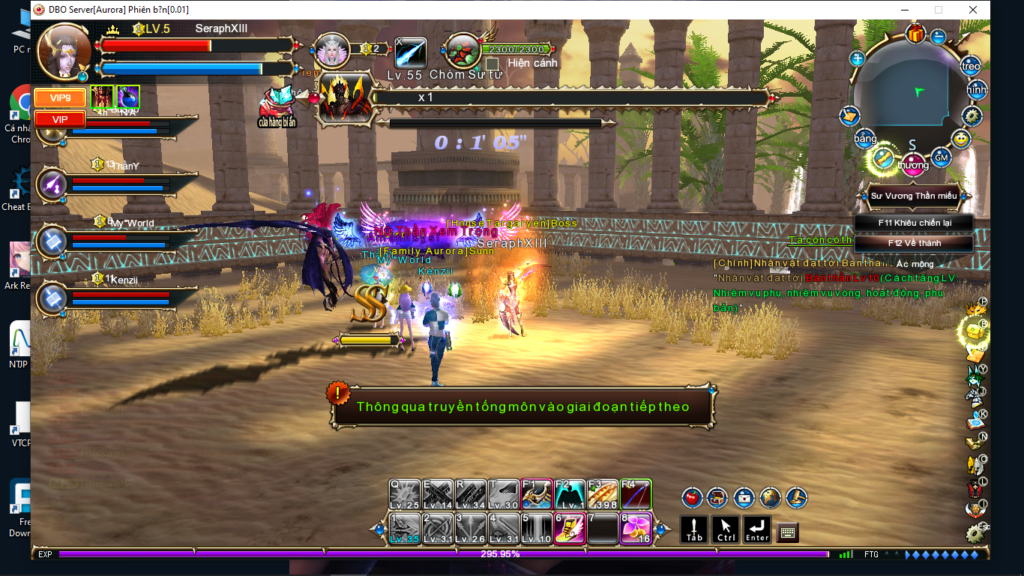The width and height of the screenshot is (1024, 576).
Task: Click the F11 Khiêu chiến lại button
Action: coord(913,223)
